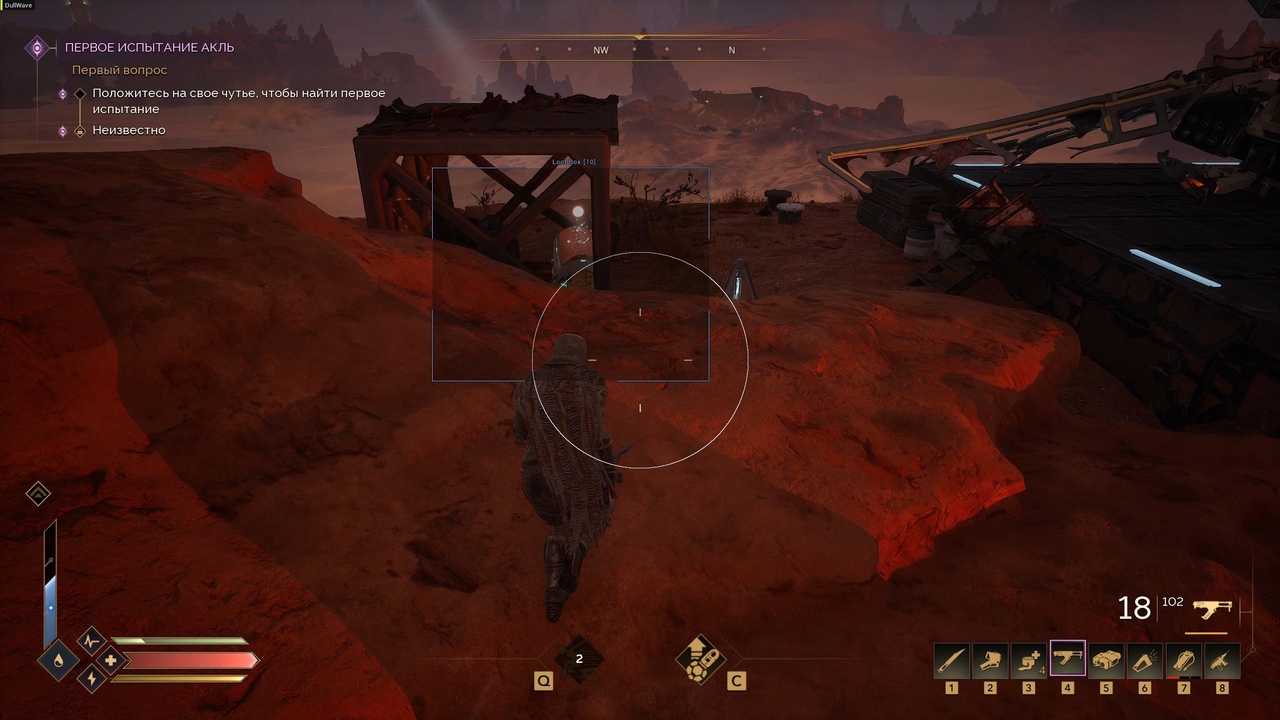The image size is (1280, 720).
Task: Use the bandage item in slot 3
Action: (x=1029, y=661)
